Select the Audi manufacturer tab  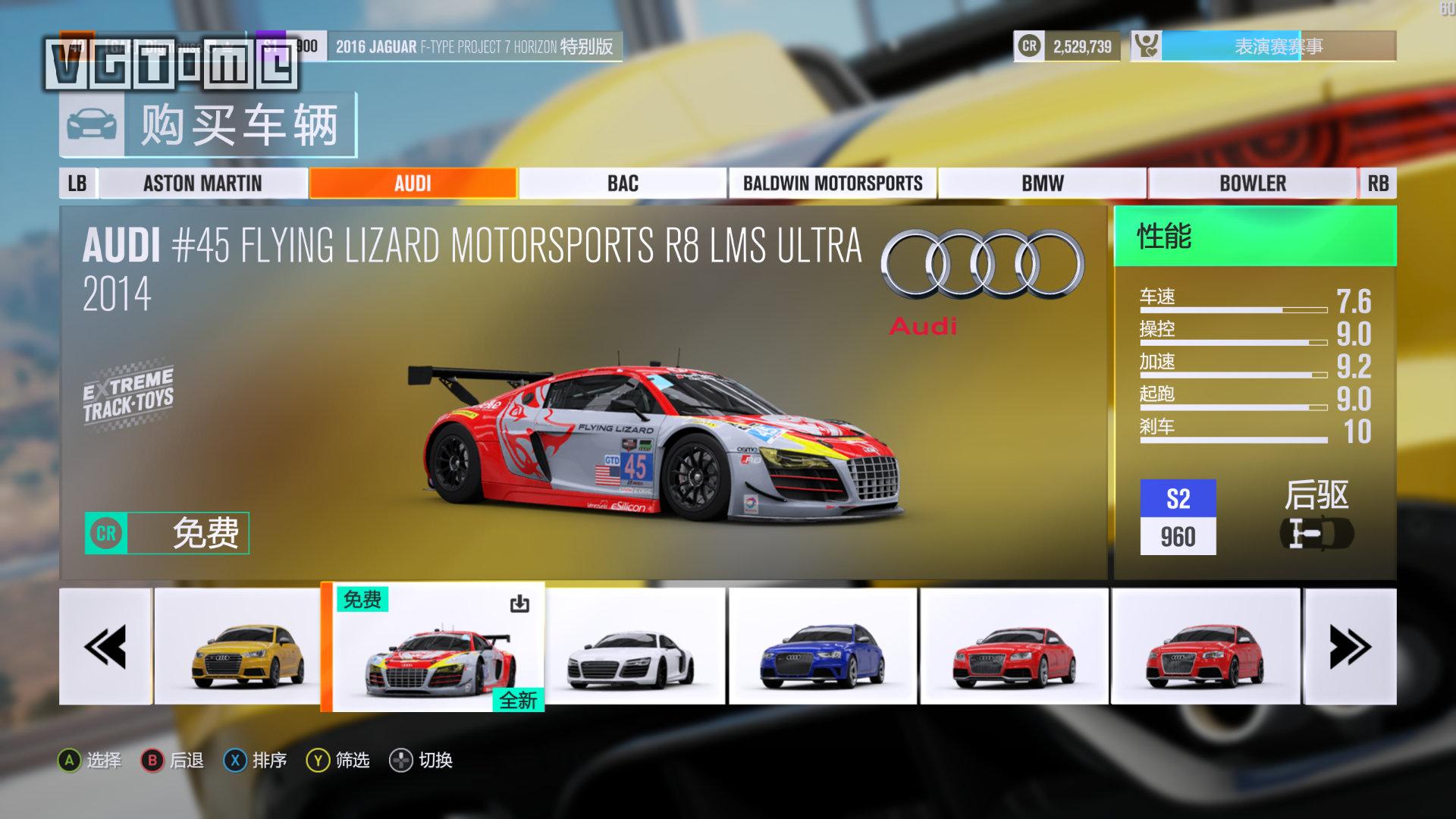coord(413,184)
